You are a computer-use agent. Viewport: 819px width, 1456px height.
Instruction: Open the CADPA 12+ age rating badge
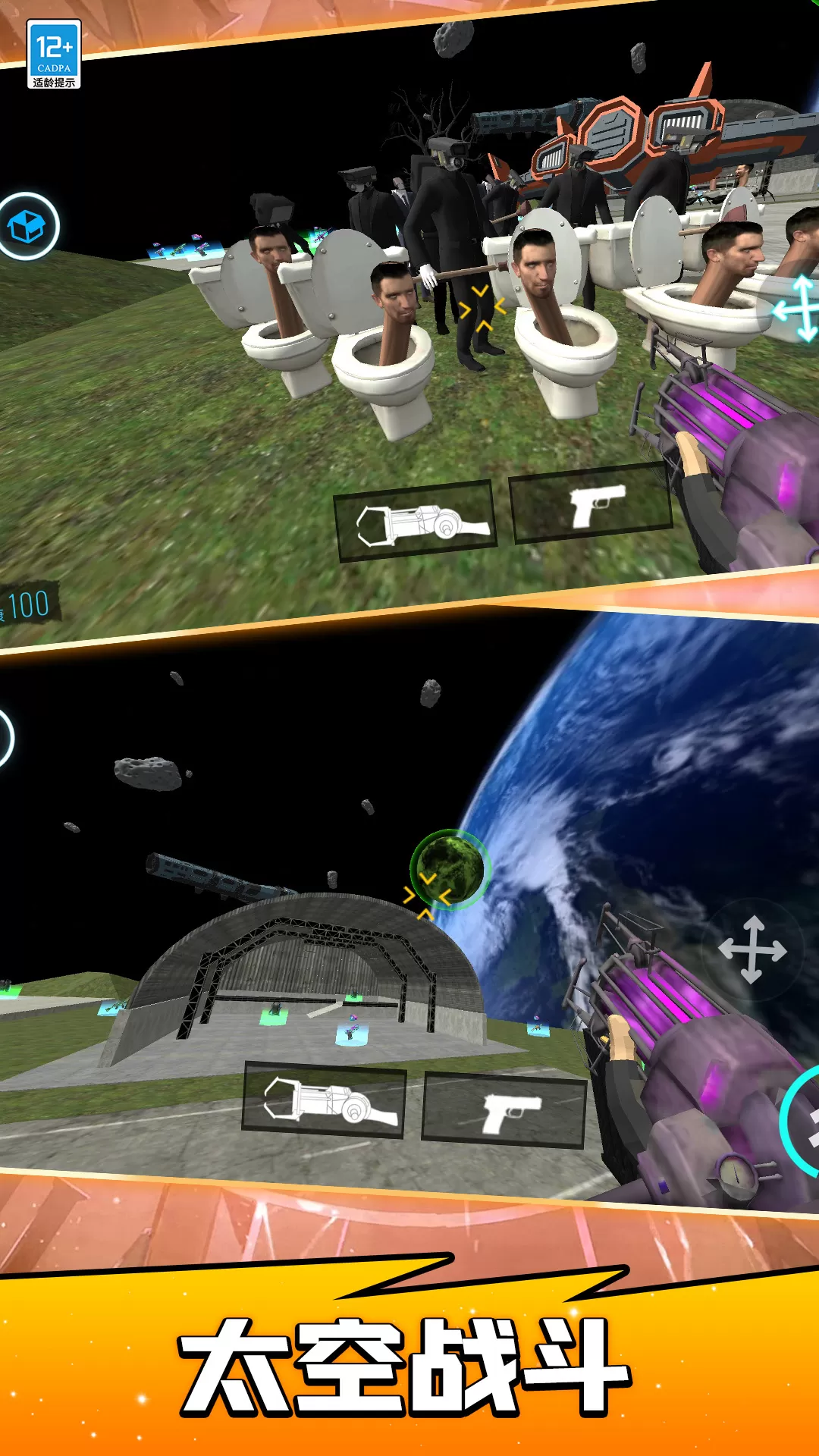(x=53, y=54)
